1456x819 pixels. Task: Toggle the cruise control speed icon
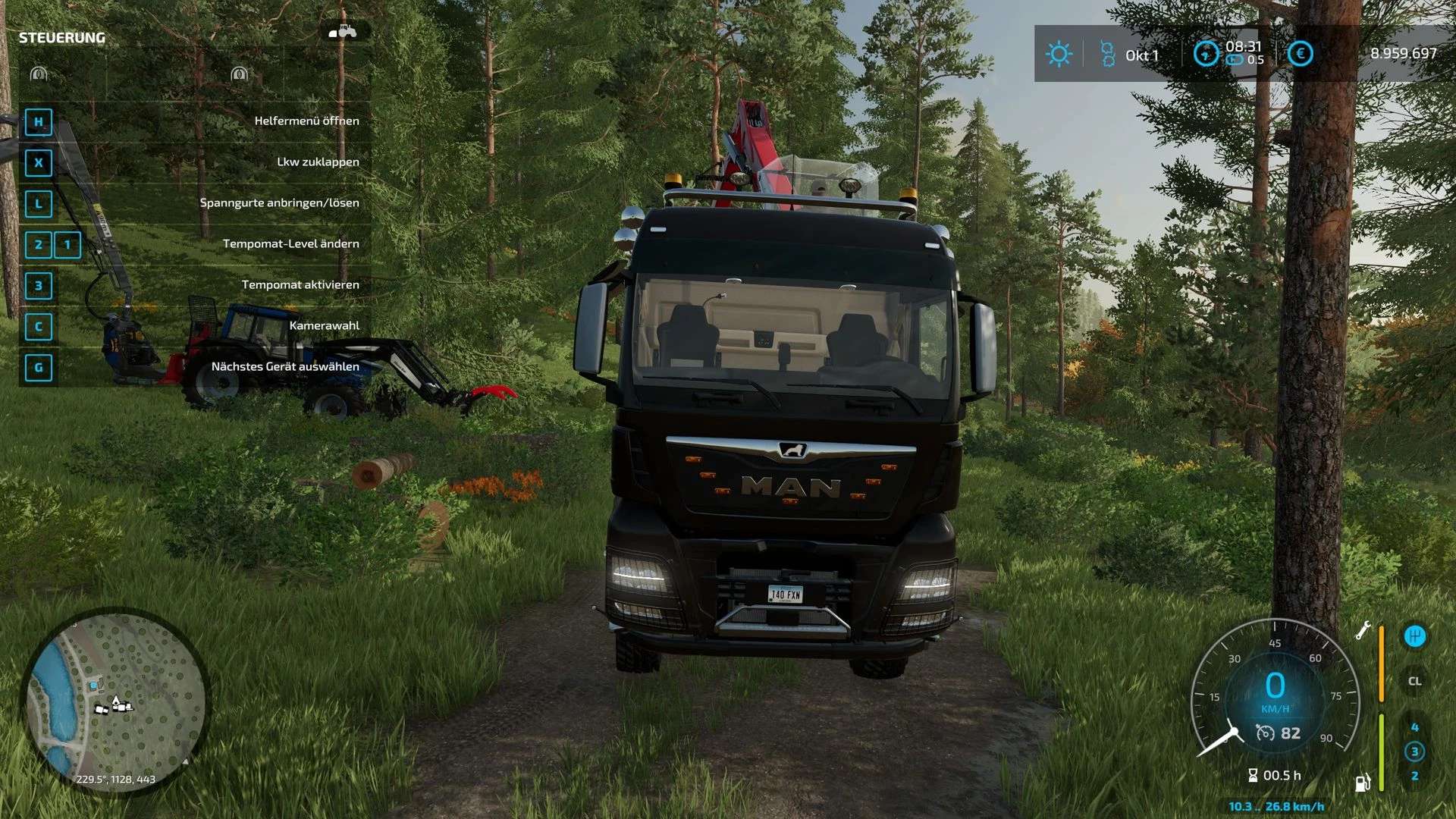pyautogui.click(x=1265, y=733)
